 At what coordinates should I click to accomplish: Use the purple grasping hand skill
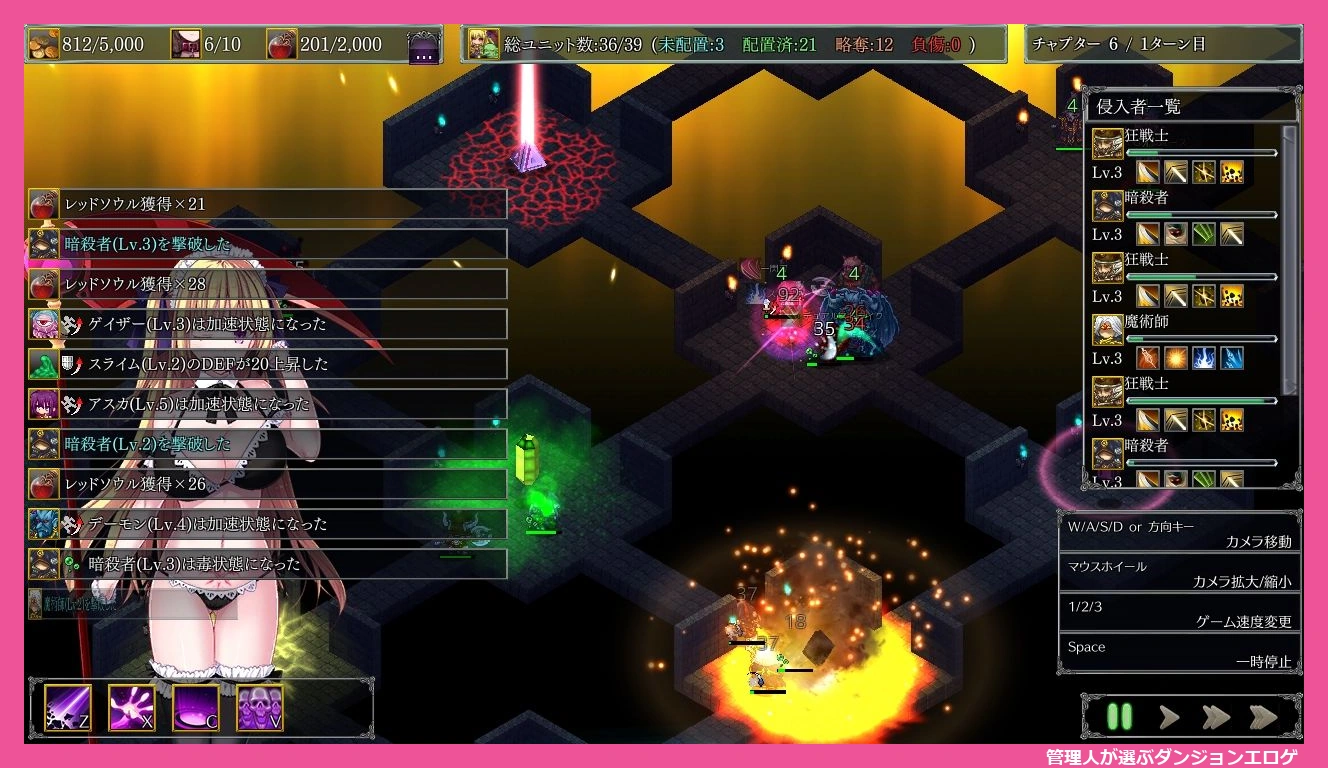[132, 708]
